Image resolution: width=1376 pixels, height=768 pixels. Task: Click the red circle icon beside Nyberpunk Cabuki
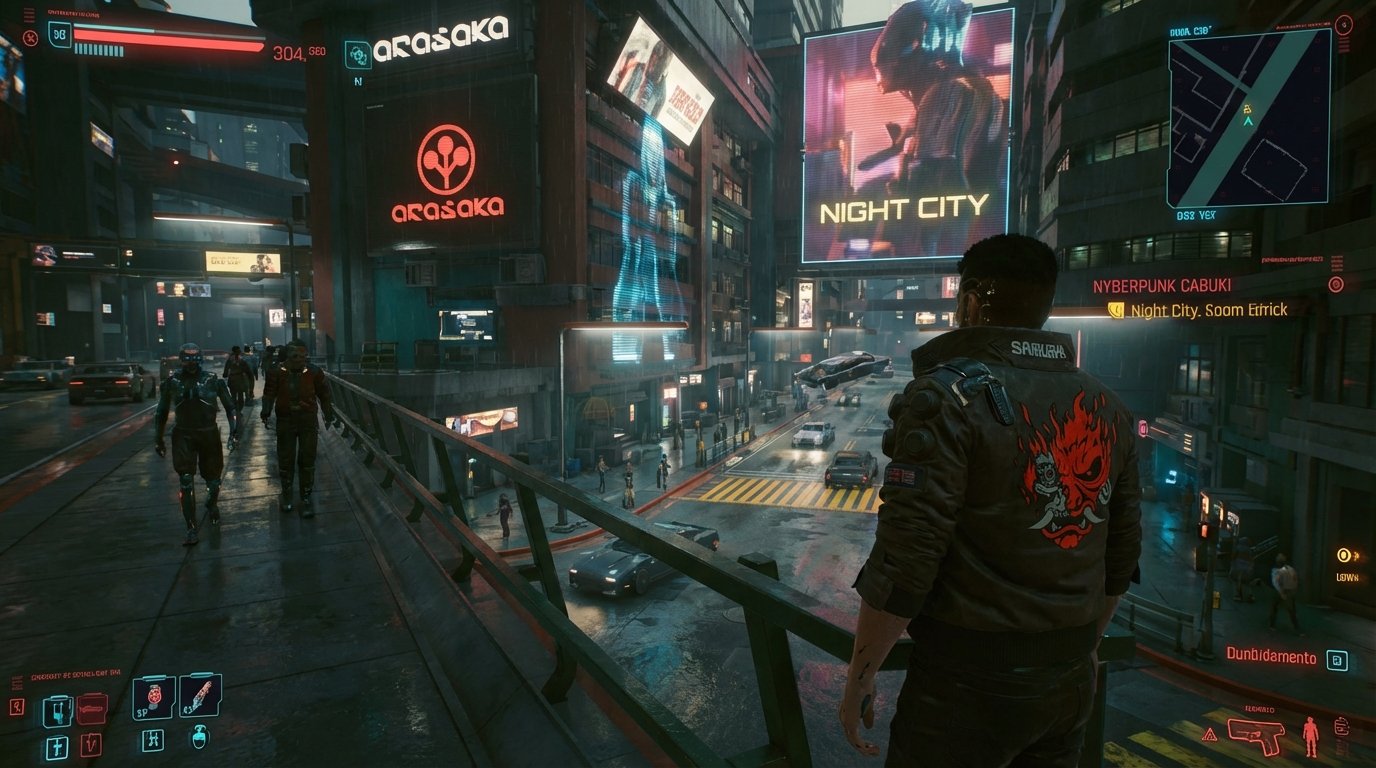coord(1335,284)
